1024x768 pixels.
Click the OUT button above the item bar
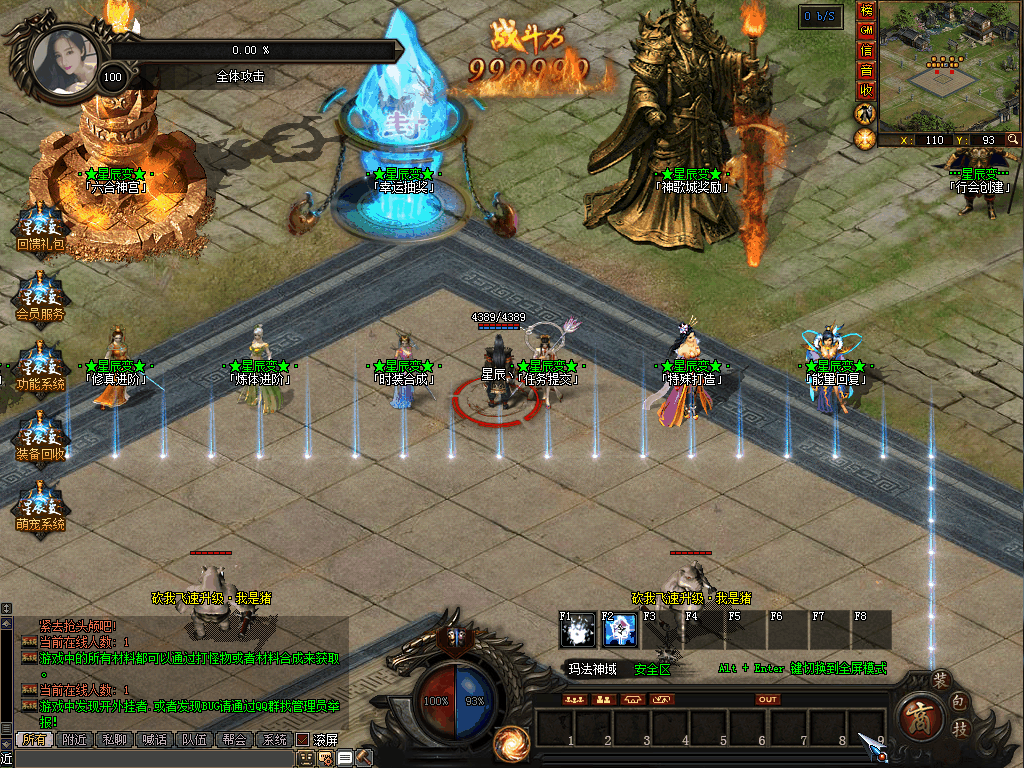click(768, 700)
